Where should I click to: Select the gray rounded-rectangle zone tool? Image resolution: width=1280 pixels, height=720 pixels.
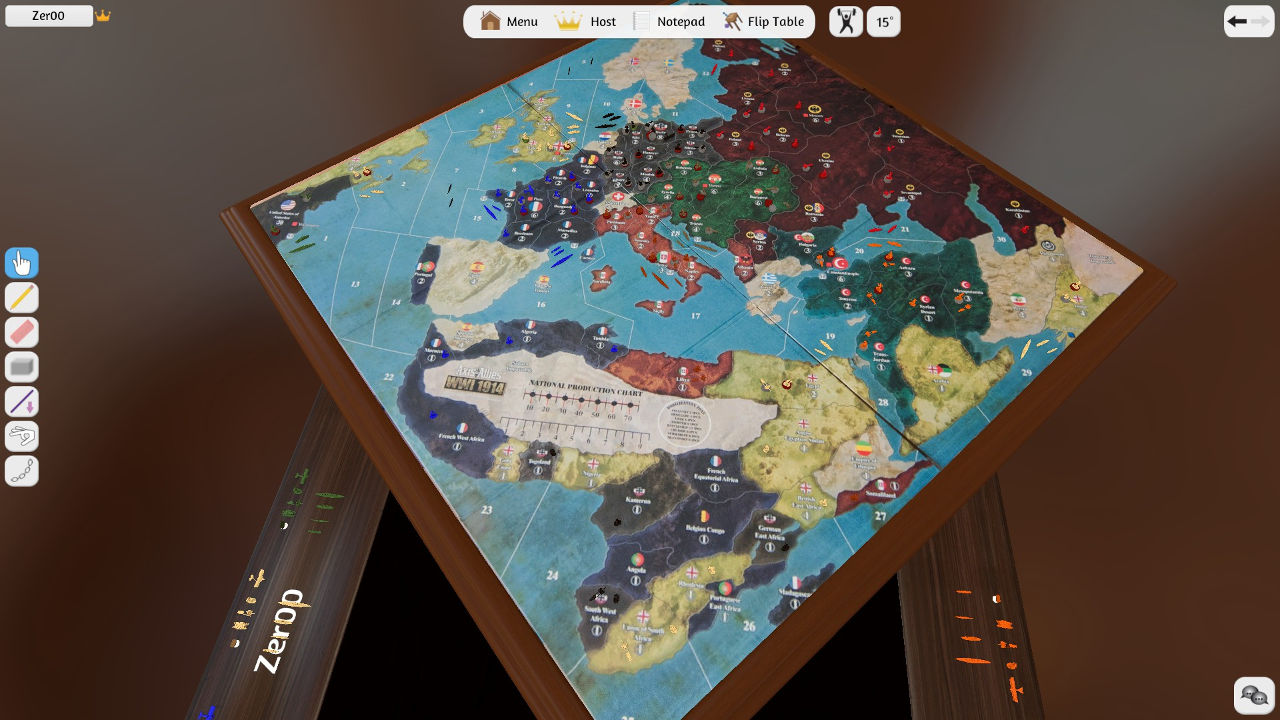coord(22,367)
